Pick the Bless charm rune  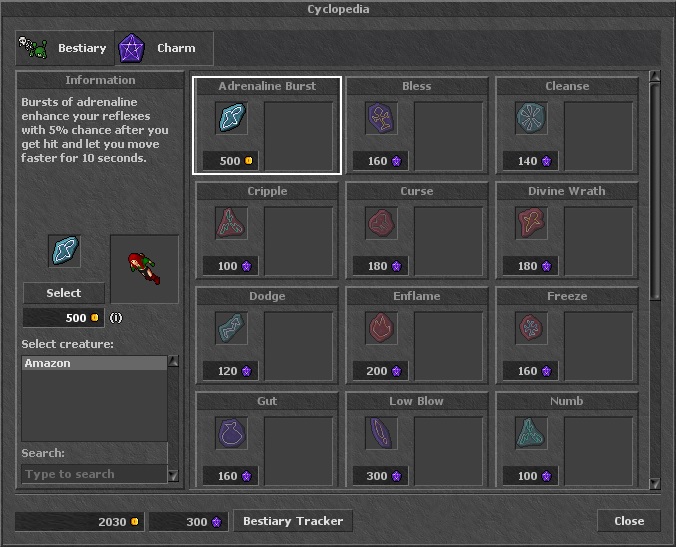click(381, 118)
